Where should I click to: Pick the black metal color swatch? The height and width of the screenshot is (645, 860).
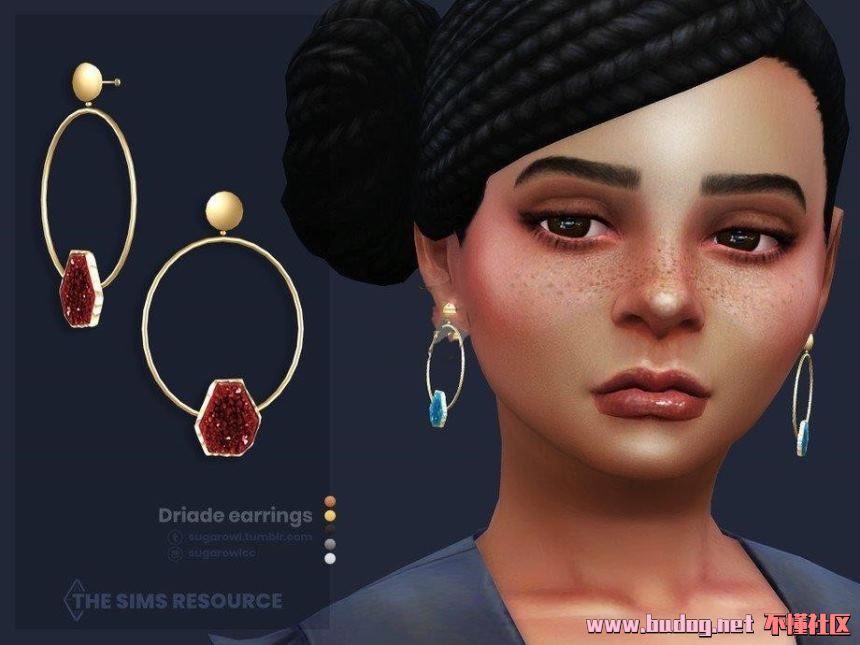(x=331, y=530)
